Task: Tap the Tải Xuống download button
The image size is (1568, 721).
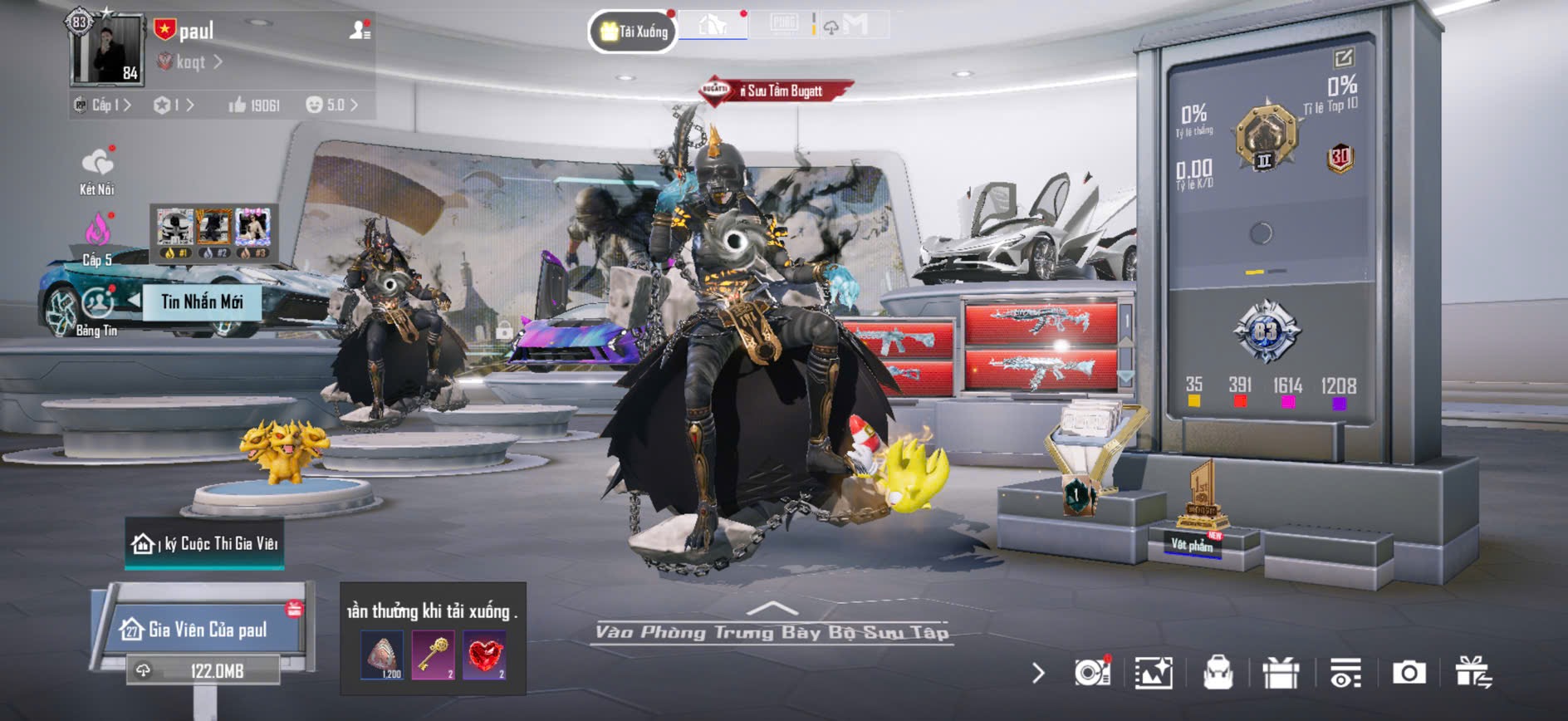Action: click(634, 32)
